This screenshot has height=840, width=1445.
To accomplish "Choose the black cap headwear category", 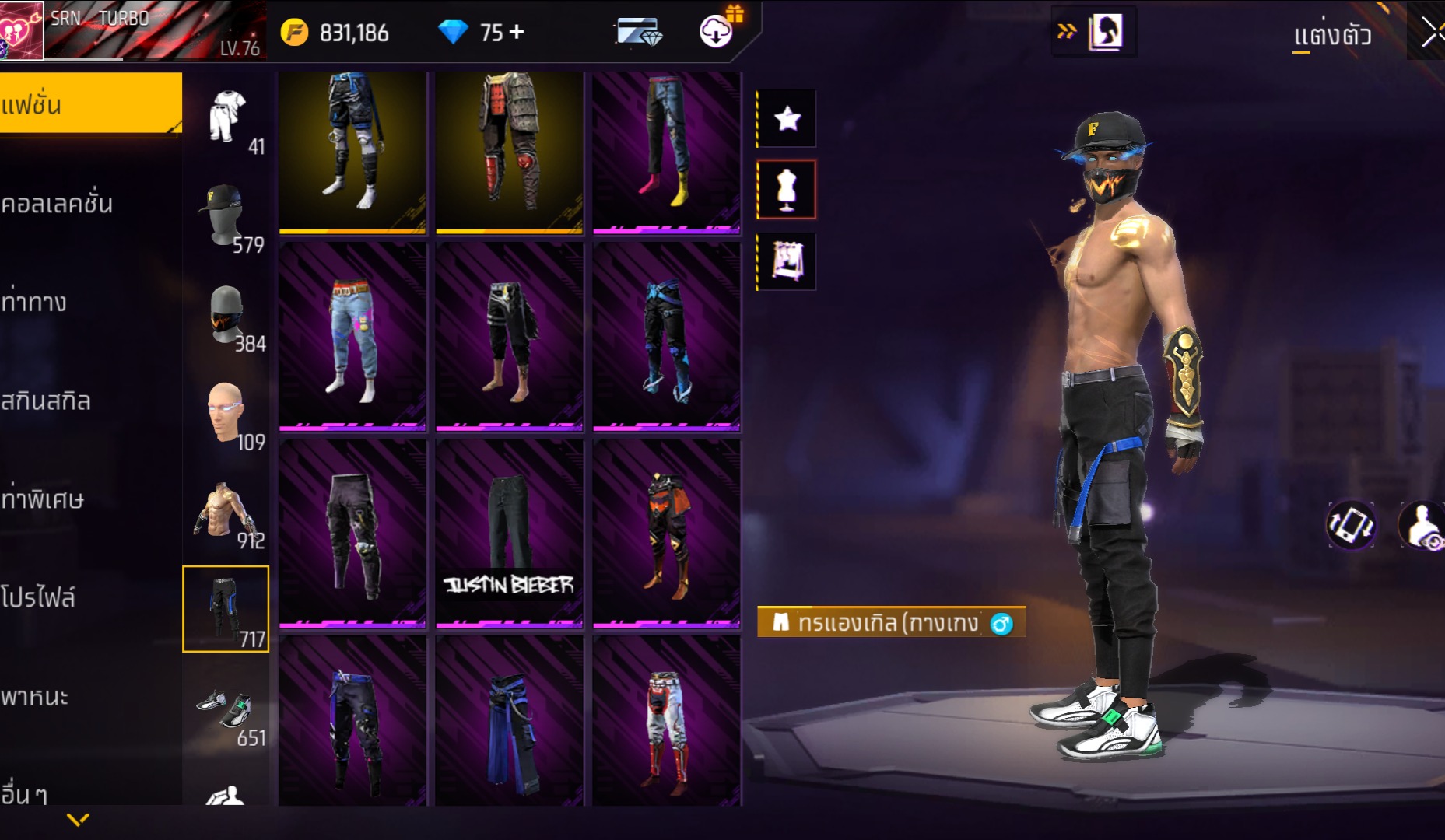I will [x=226, y=216].
